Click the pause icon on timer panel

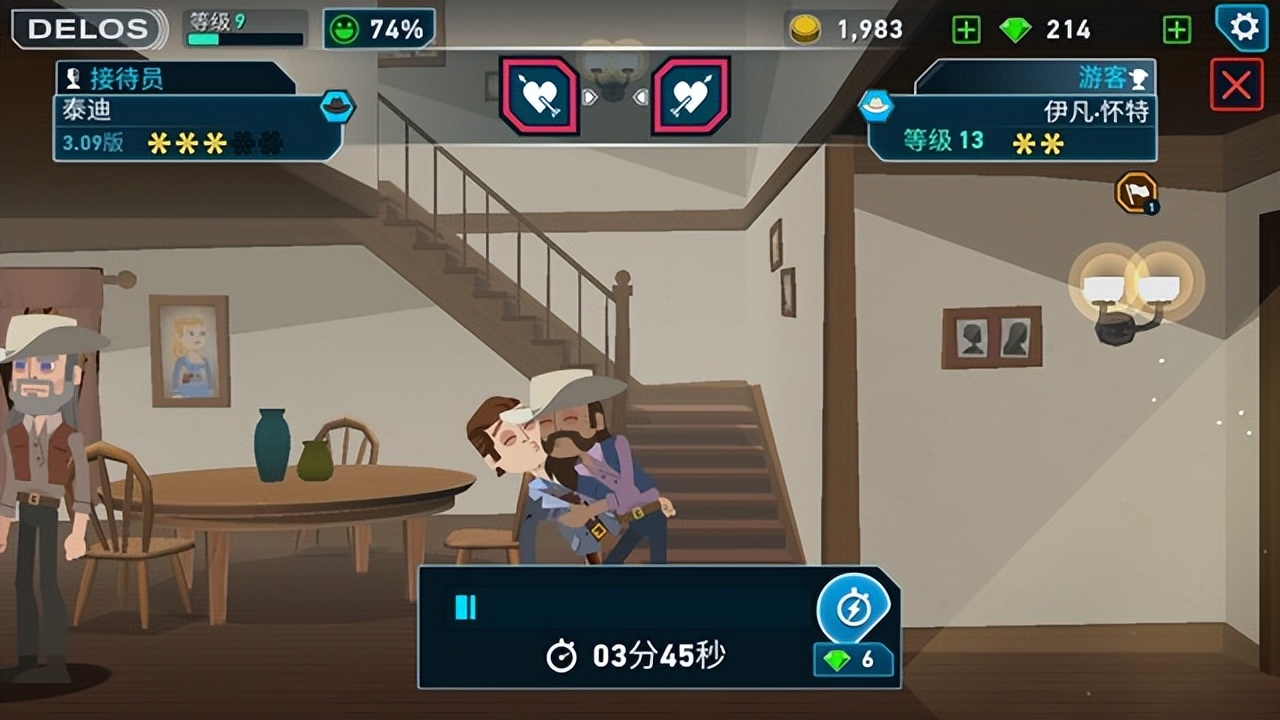[x=466, y=607]
